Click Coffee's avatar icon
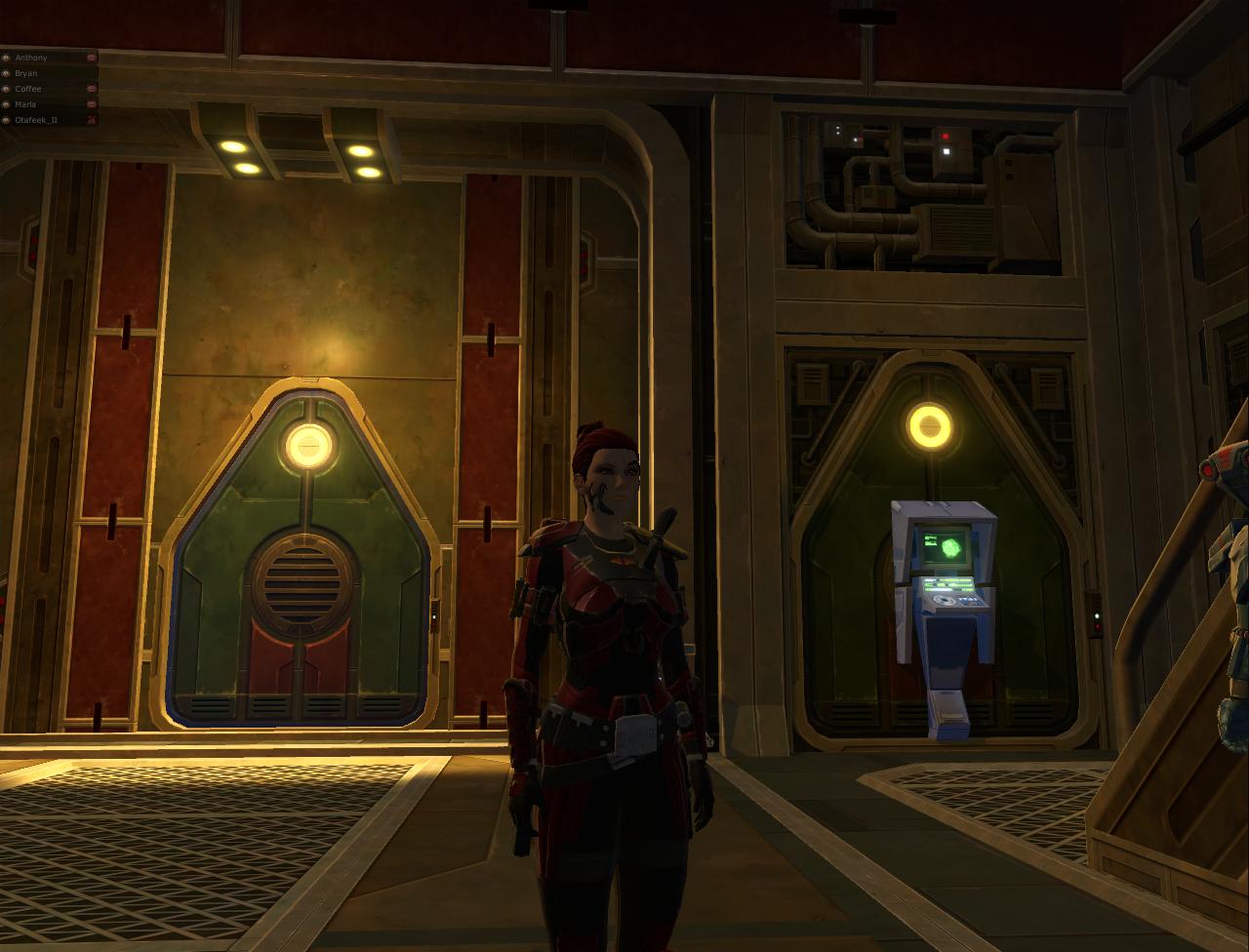 (x=7, y=89)
